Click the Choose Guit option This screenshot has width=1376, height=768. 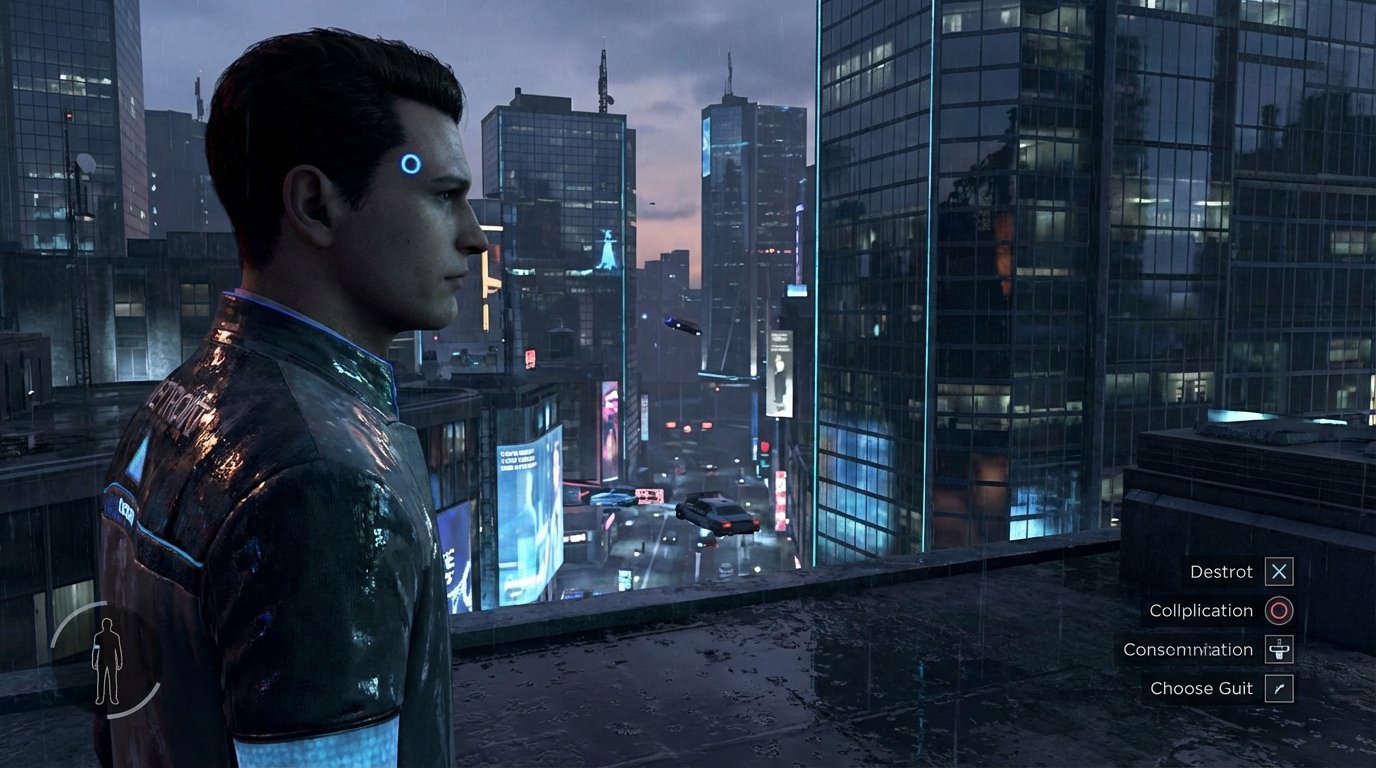point(1201,689)
